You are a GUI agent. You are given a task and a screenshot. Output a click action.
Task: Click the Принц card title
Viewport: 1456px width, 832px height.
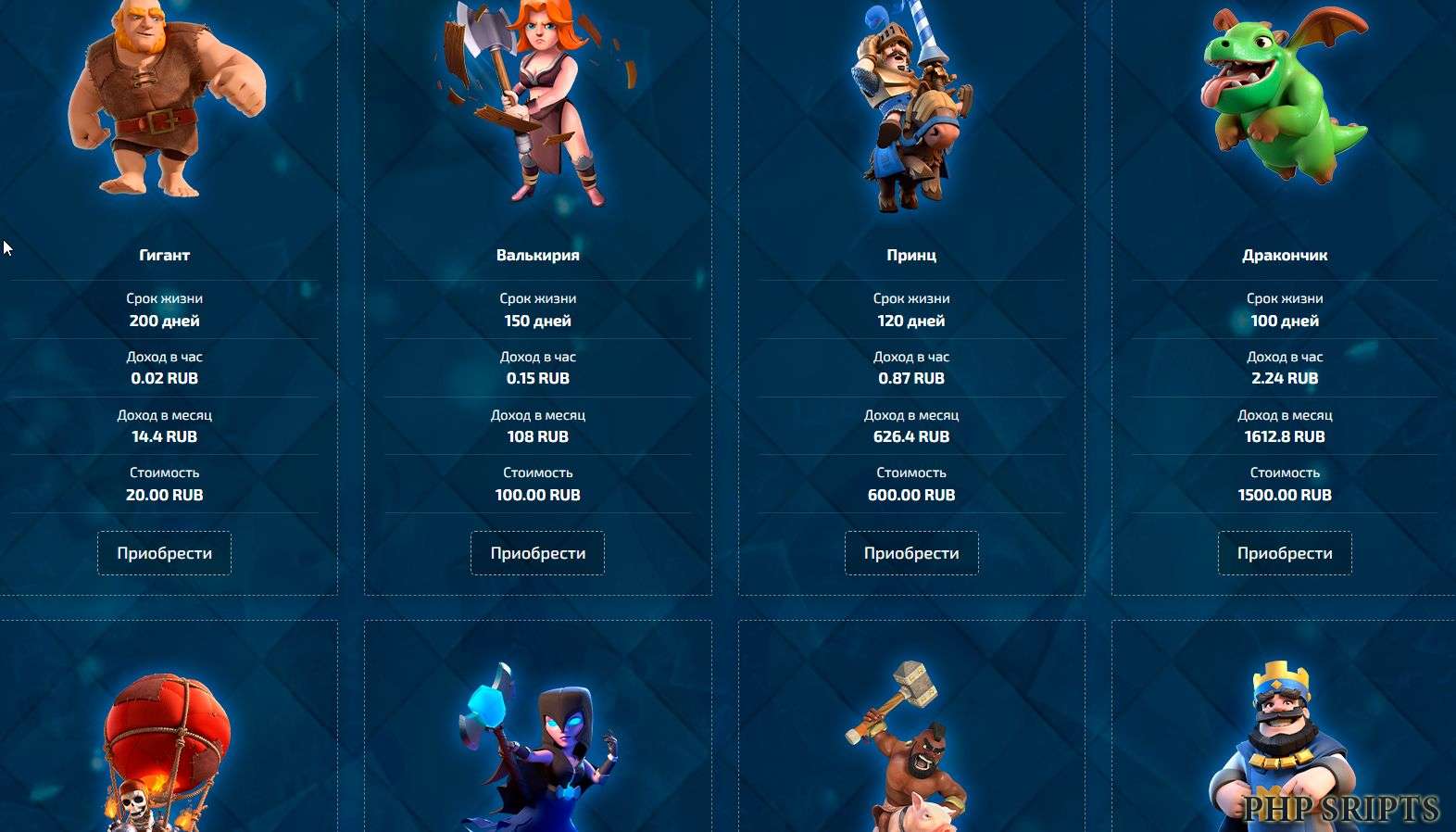pos(911,255)
